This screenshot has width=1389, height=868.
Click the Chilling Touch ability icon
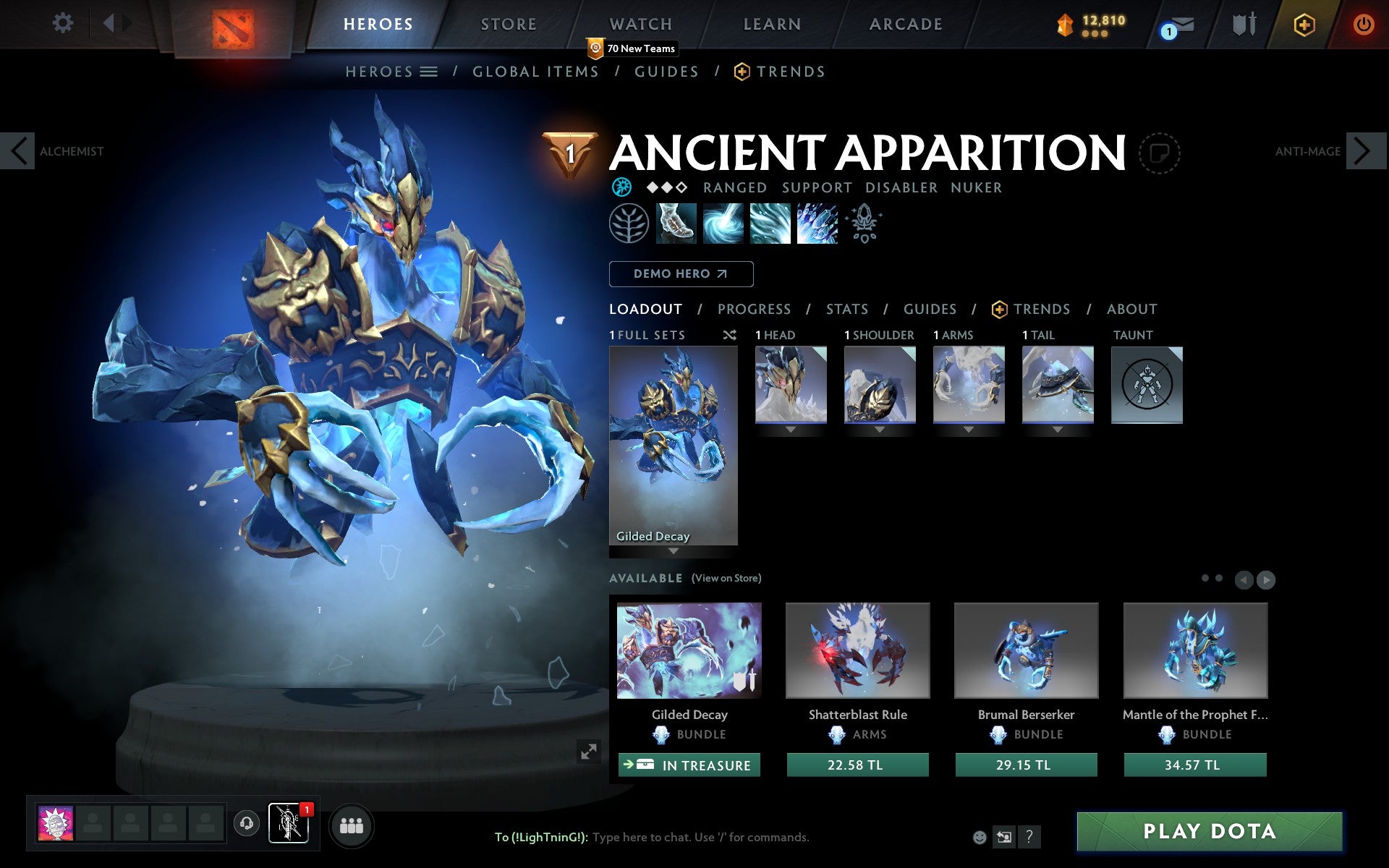coord(770,224)
